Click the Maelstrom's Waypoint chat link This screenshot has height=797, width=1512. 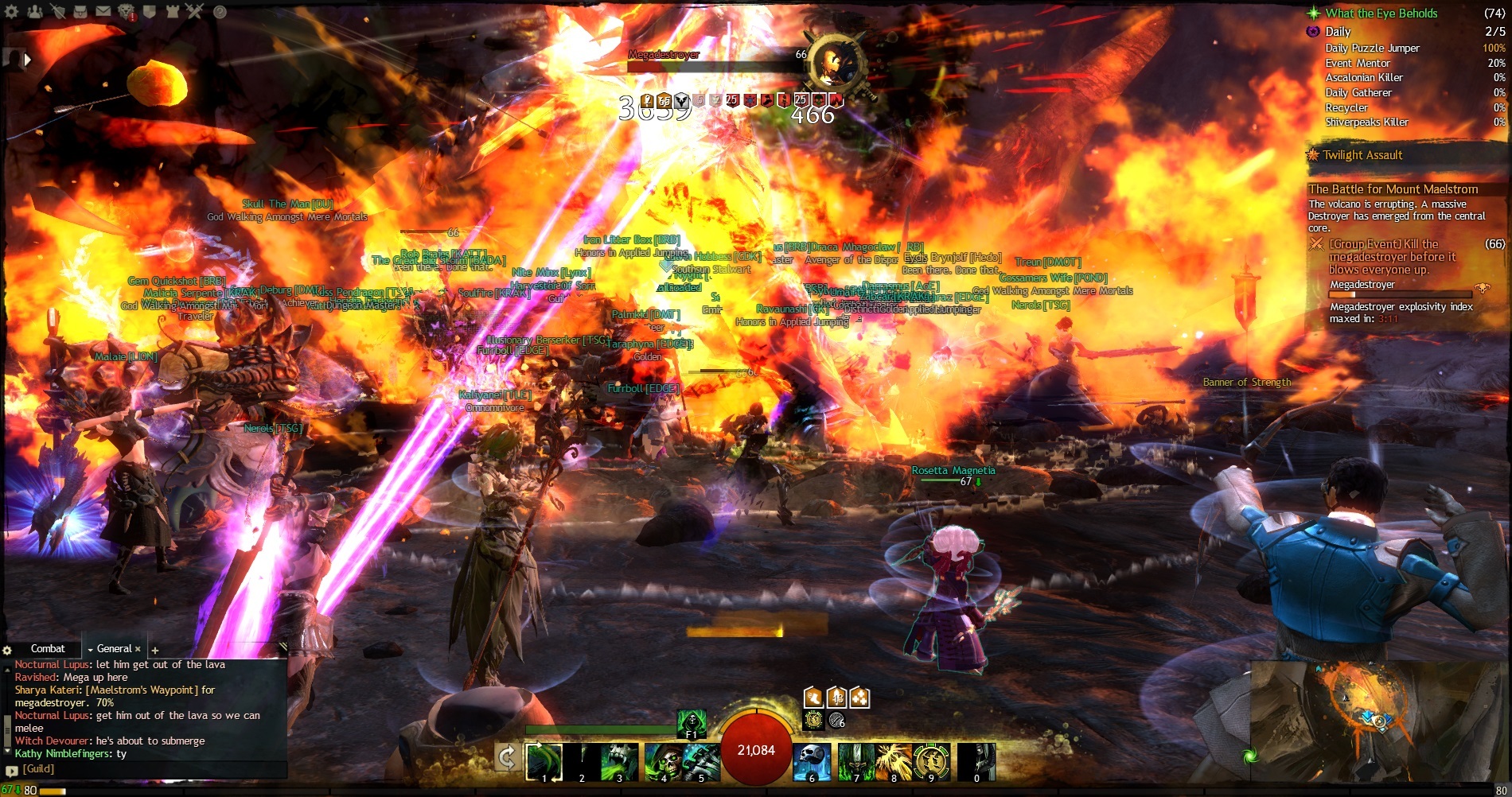coord(142,690)
